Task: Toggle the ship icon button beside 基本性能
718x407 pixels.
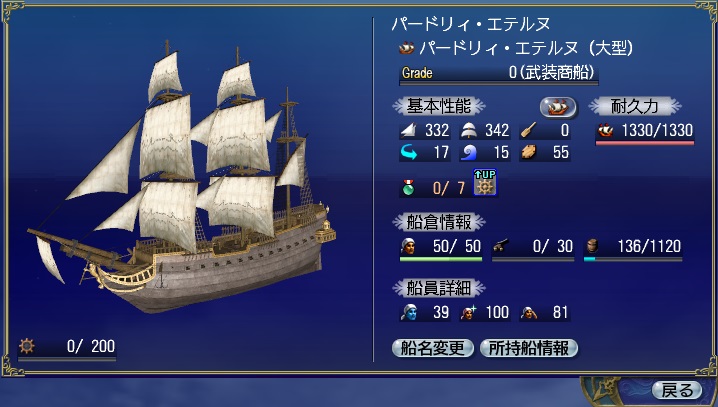Action: click(559, 107)
